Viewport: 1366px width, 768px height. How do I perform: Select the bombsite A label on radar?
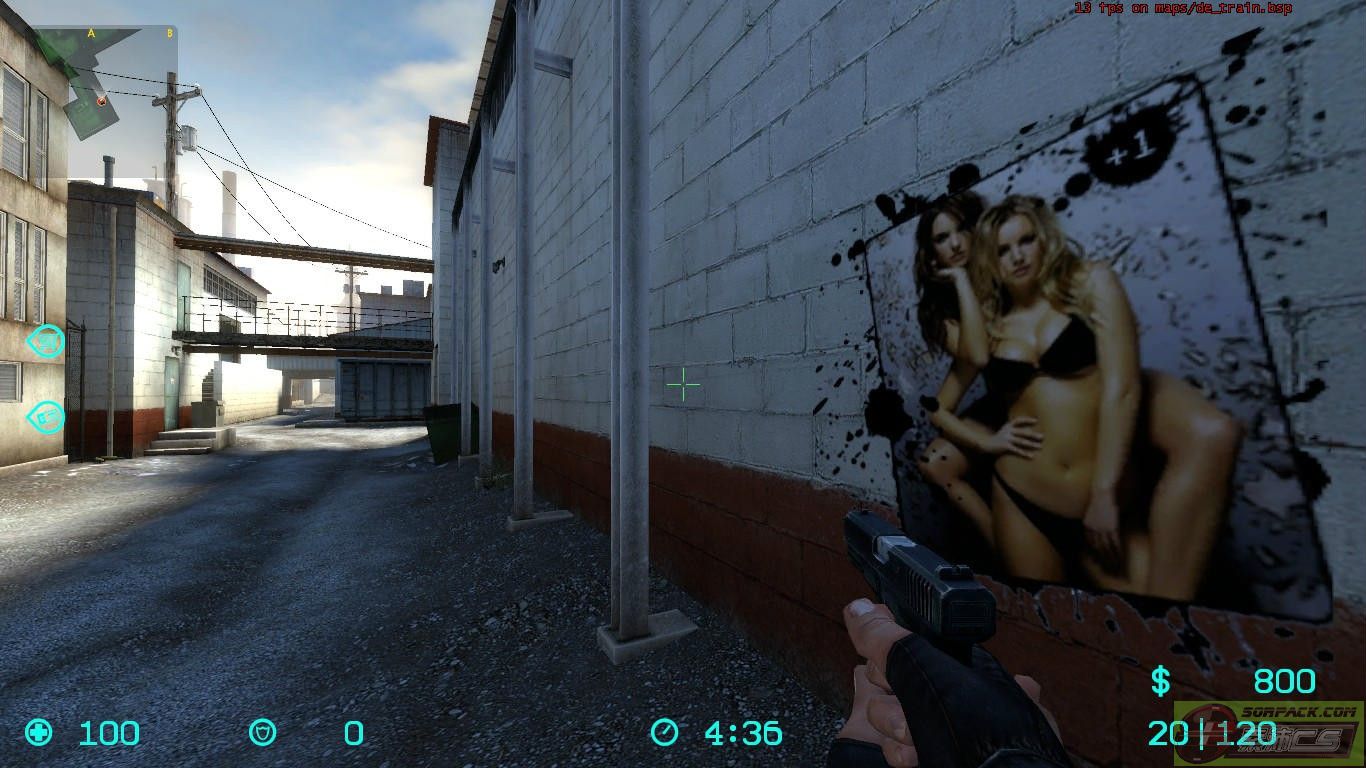click(x=91, y=33)
